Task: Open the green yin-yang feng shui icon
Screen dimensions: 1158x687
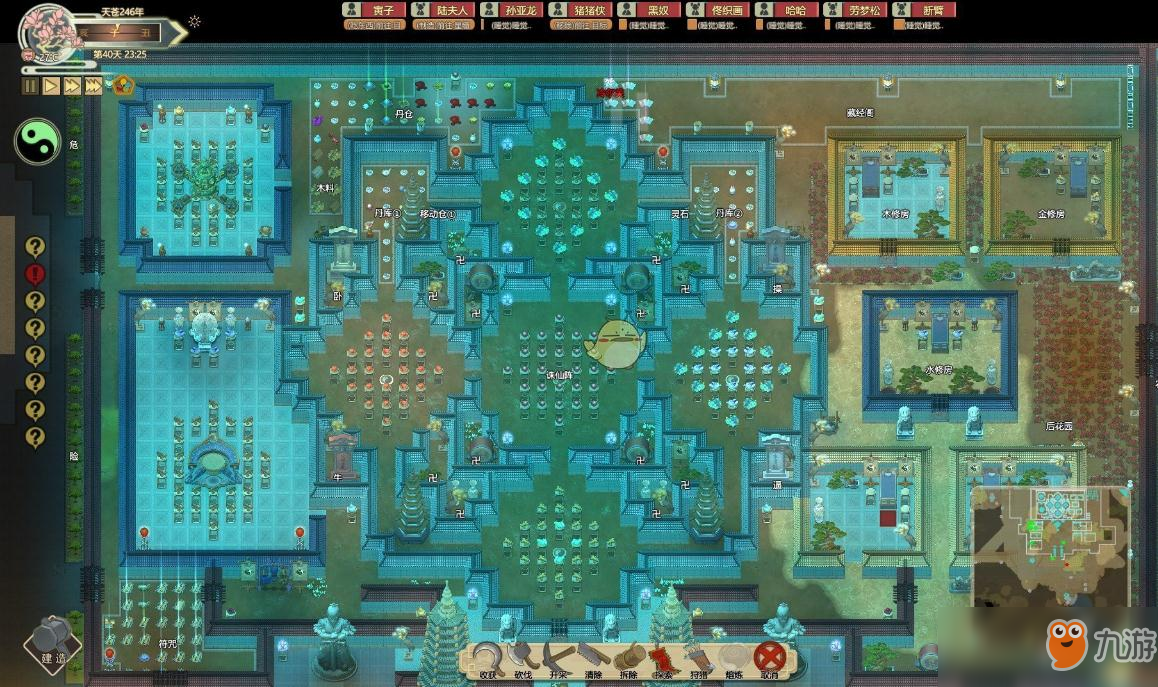Action: pos(38,142)
